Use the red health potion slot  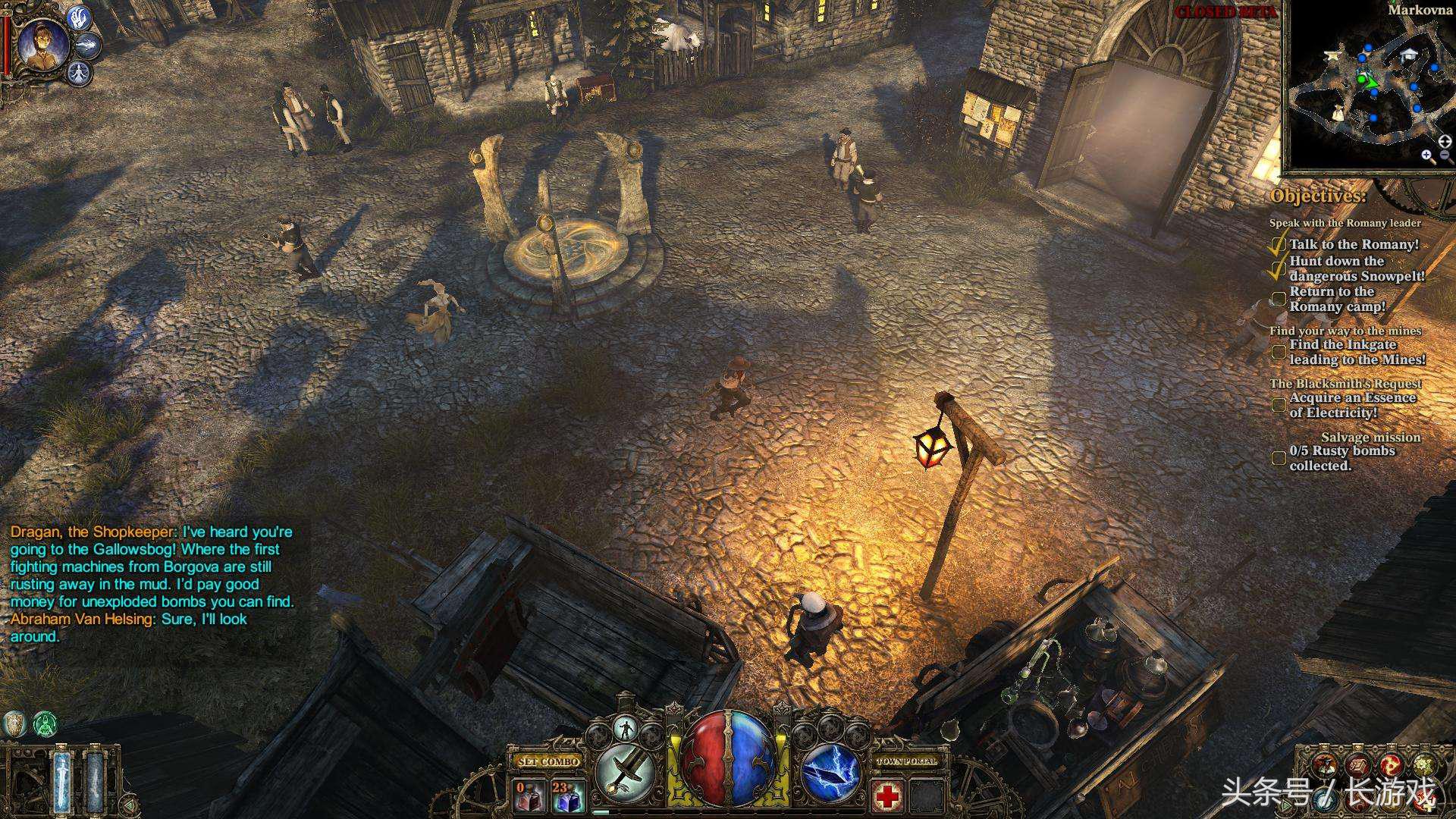tap(529, 795)
